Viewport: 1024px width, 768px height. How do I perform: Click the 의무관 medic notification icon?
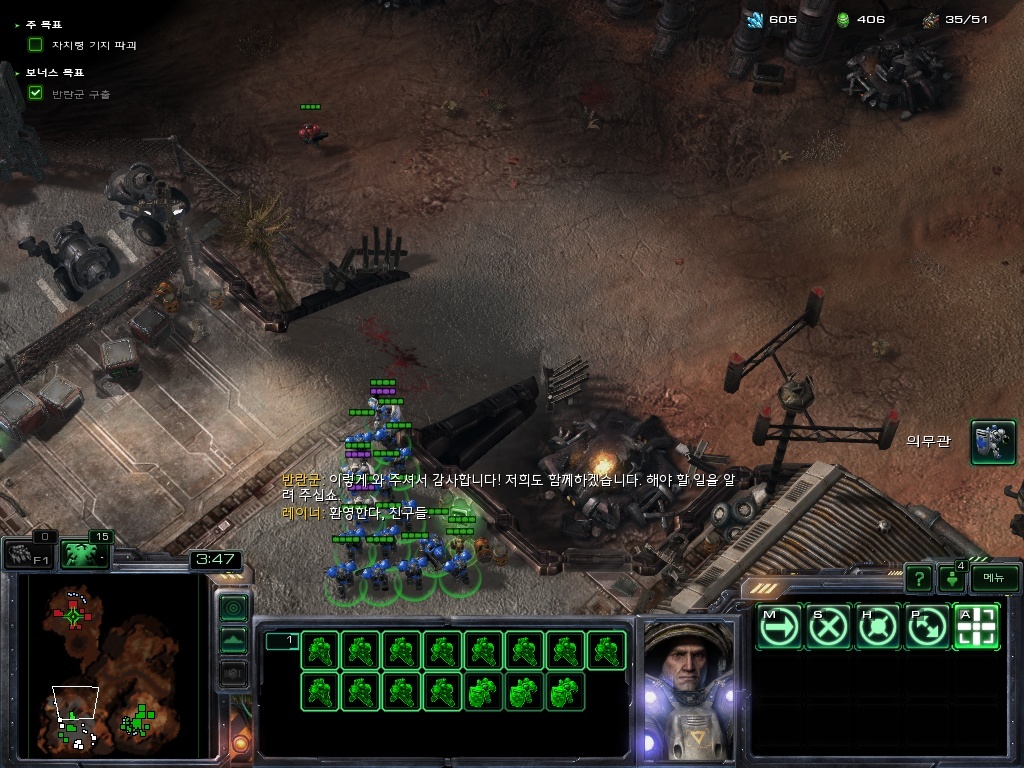(x=992, y=442)
